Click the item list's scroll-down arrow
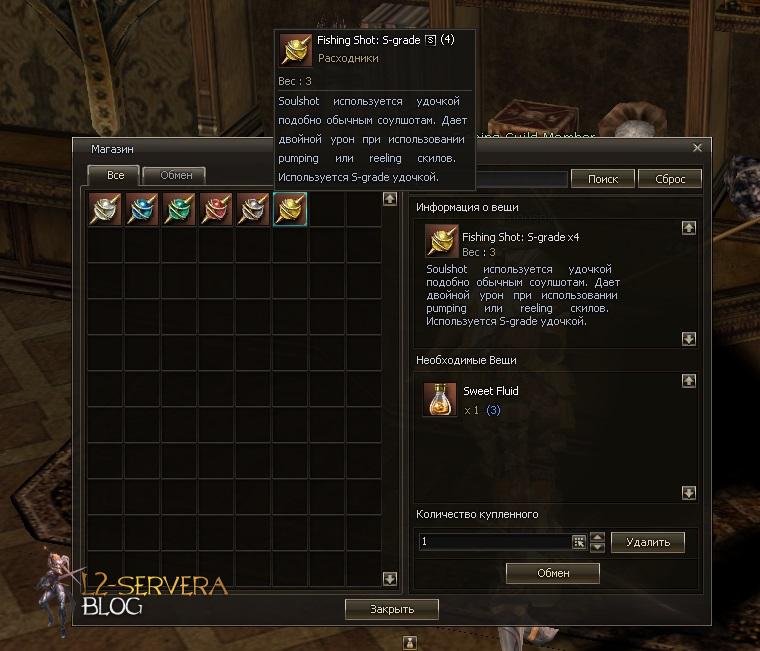Screen dimensions: 760x651 [x=390, y=579]
